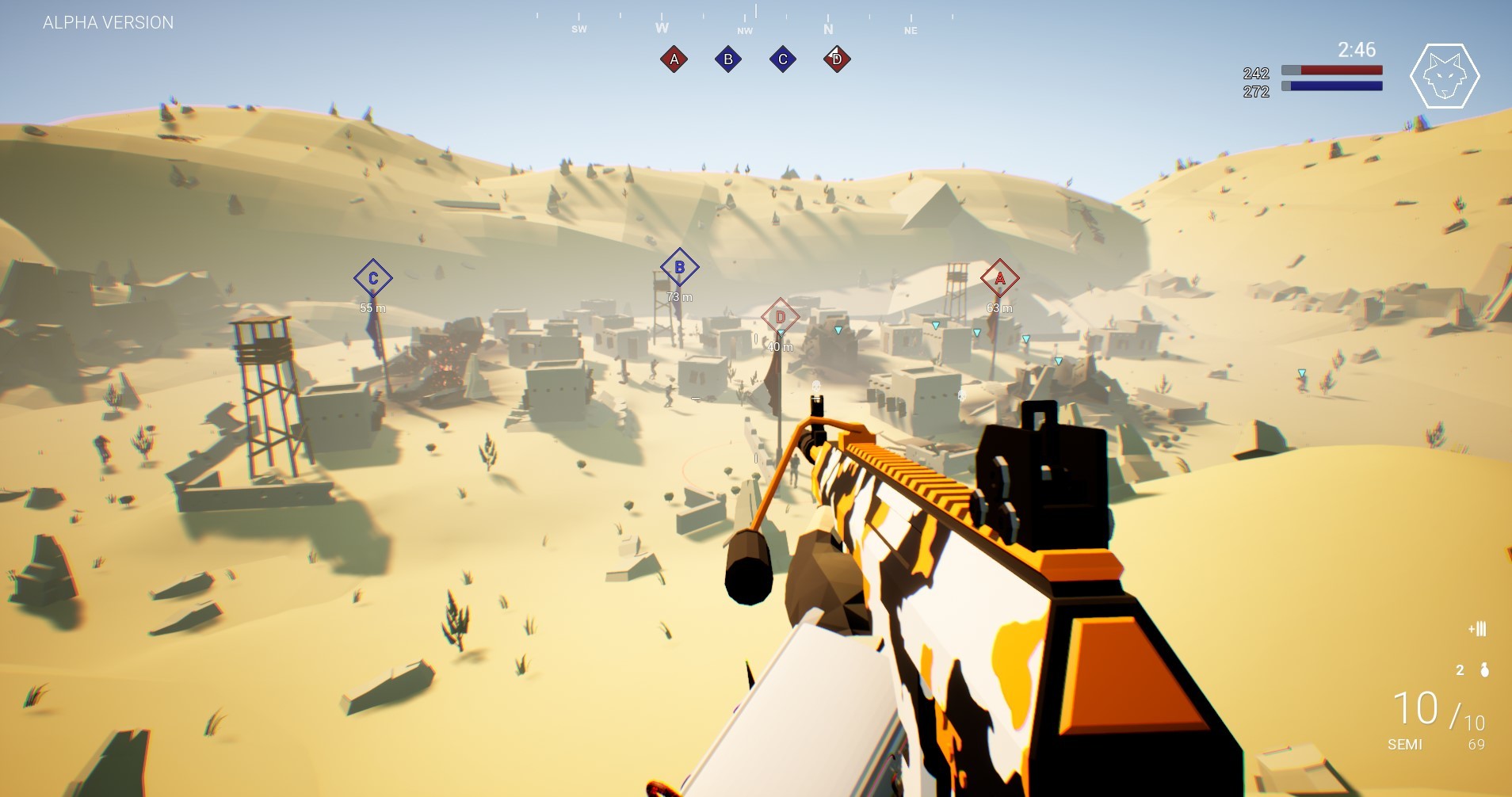Image resolution: width=1512 pixels, height=797 pixels.
Task: Click the A objective marker at 63 m
Action: [x=999, y=278]
